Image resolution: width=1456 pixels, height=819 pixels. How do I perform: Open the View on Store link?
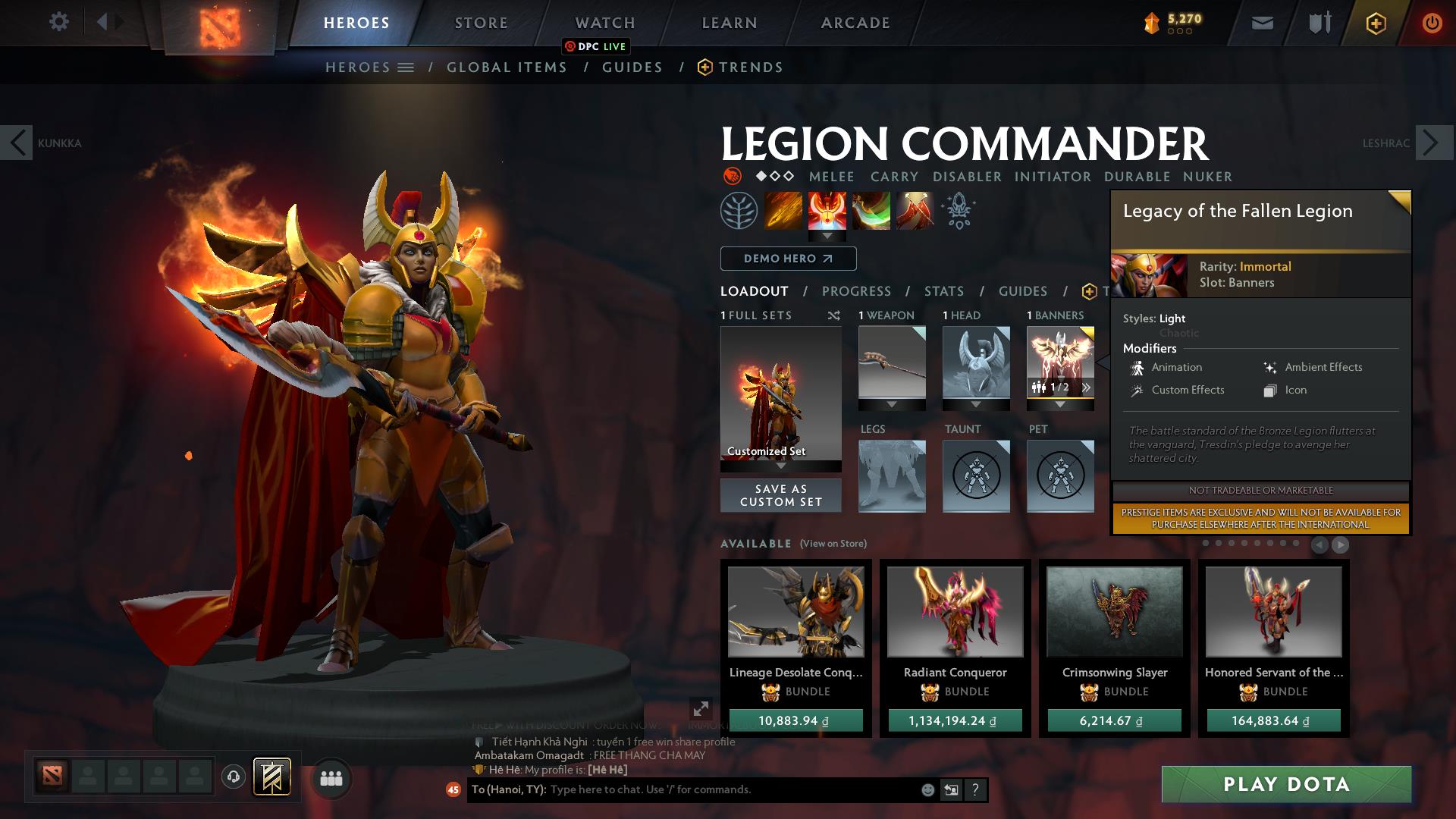point(832,544)
